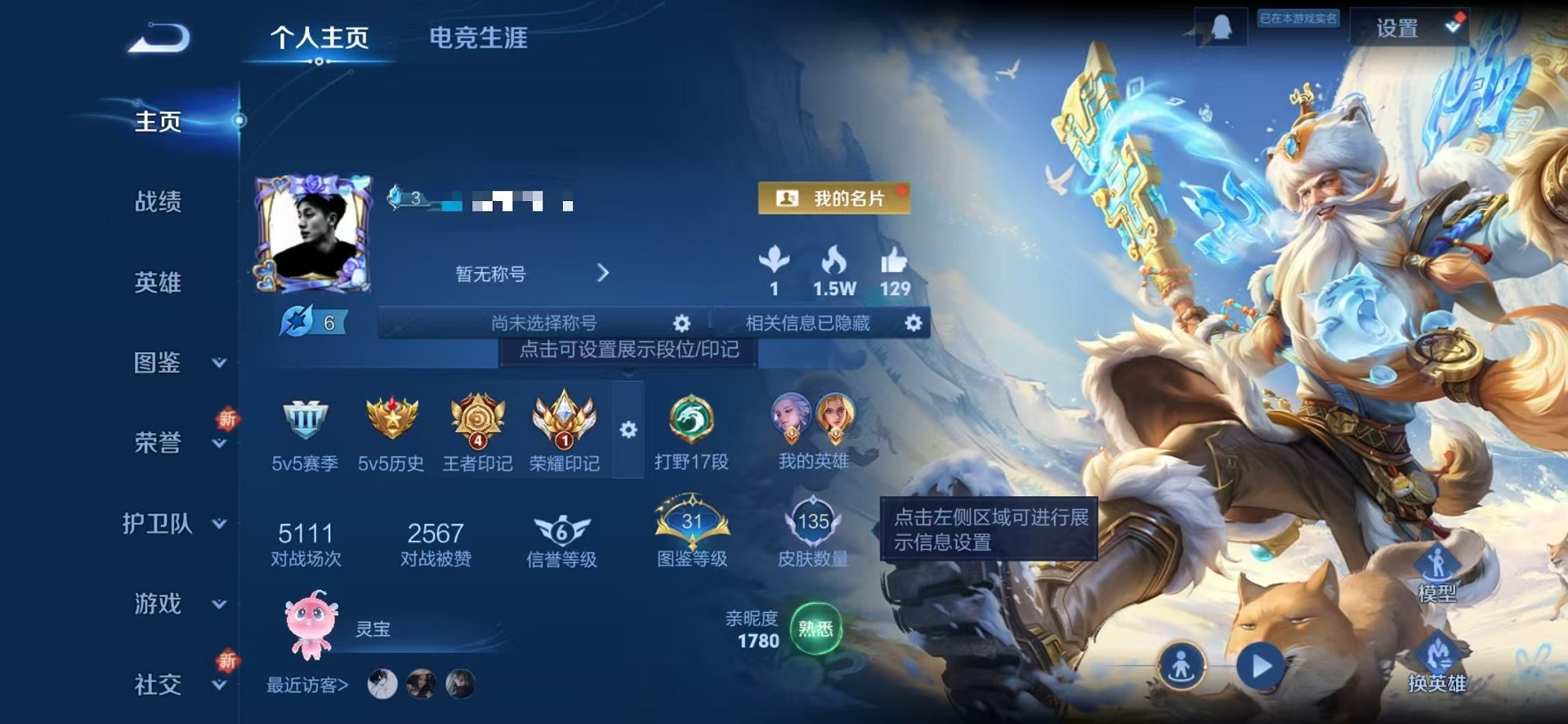Image resolution: width=1568 pixels, height=724 pixels.
Task: Switch to the 电竞生涯 tab
Action: (x=479, y=35)
